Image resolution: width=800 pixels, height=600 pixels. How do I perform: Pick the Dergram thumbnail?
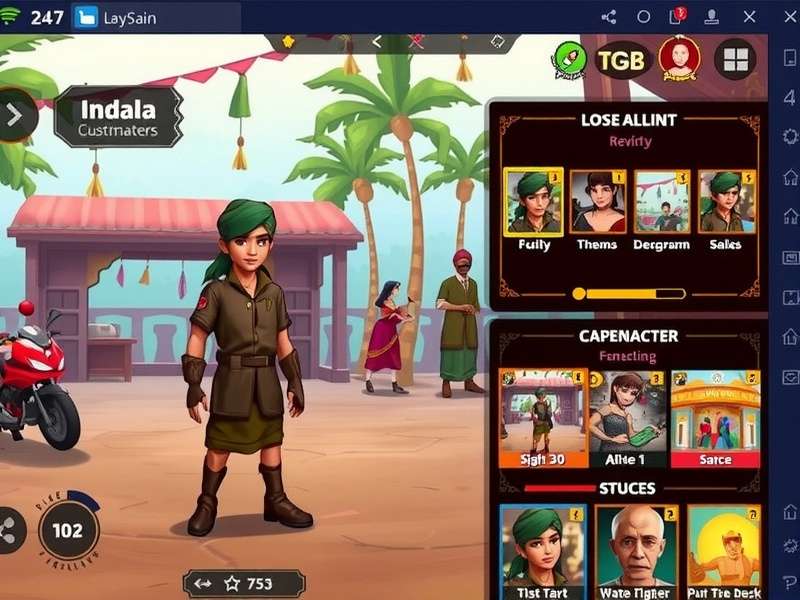pyautogui.click(x=661, y=202)
